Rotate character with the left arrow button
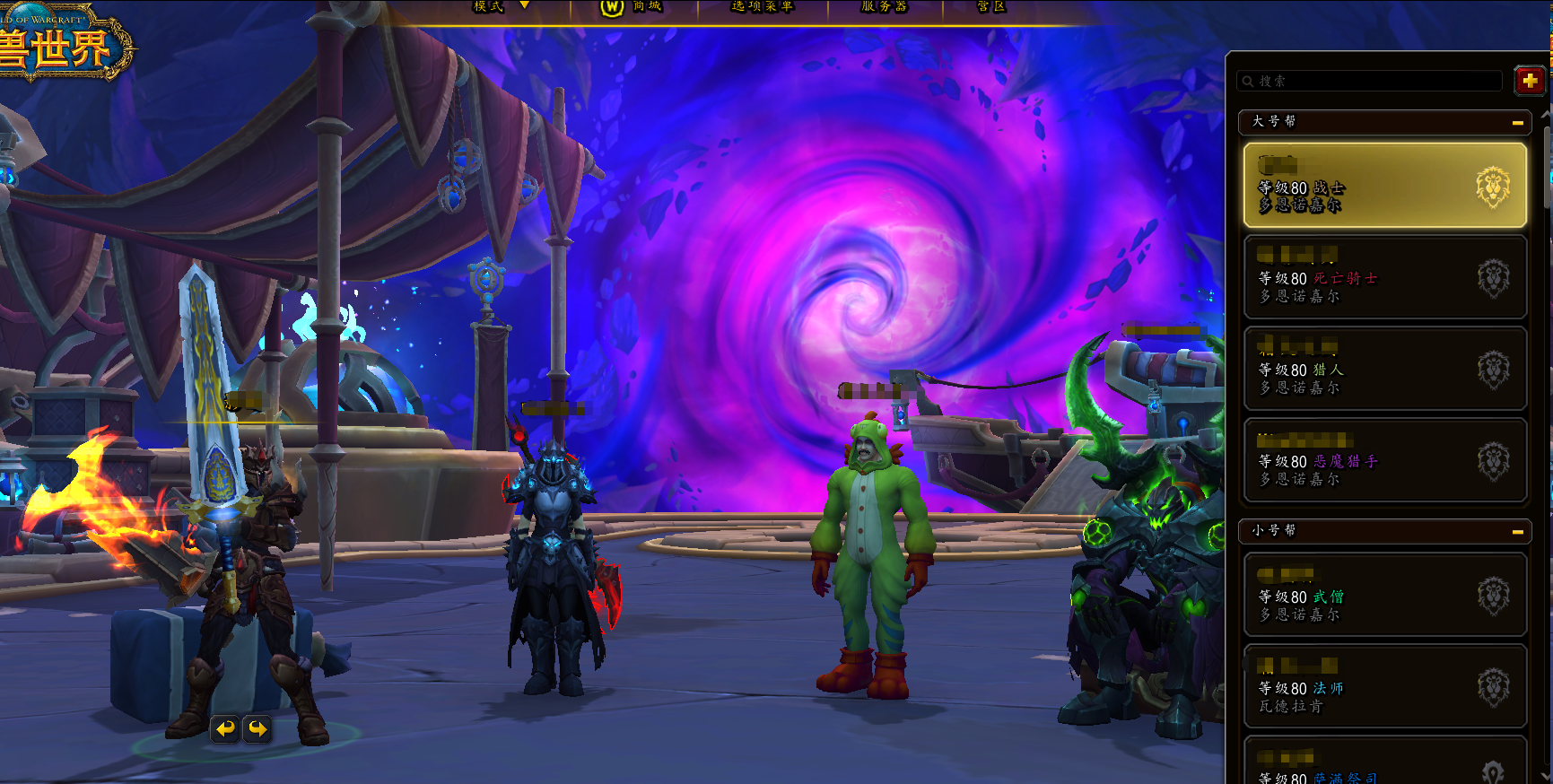This screenshot has height=784, width=1553. (x=225, y=728)
